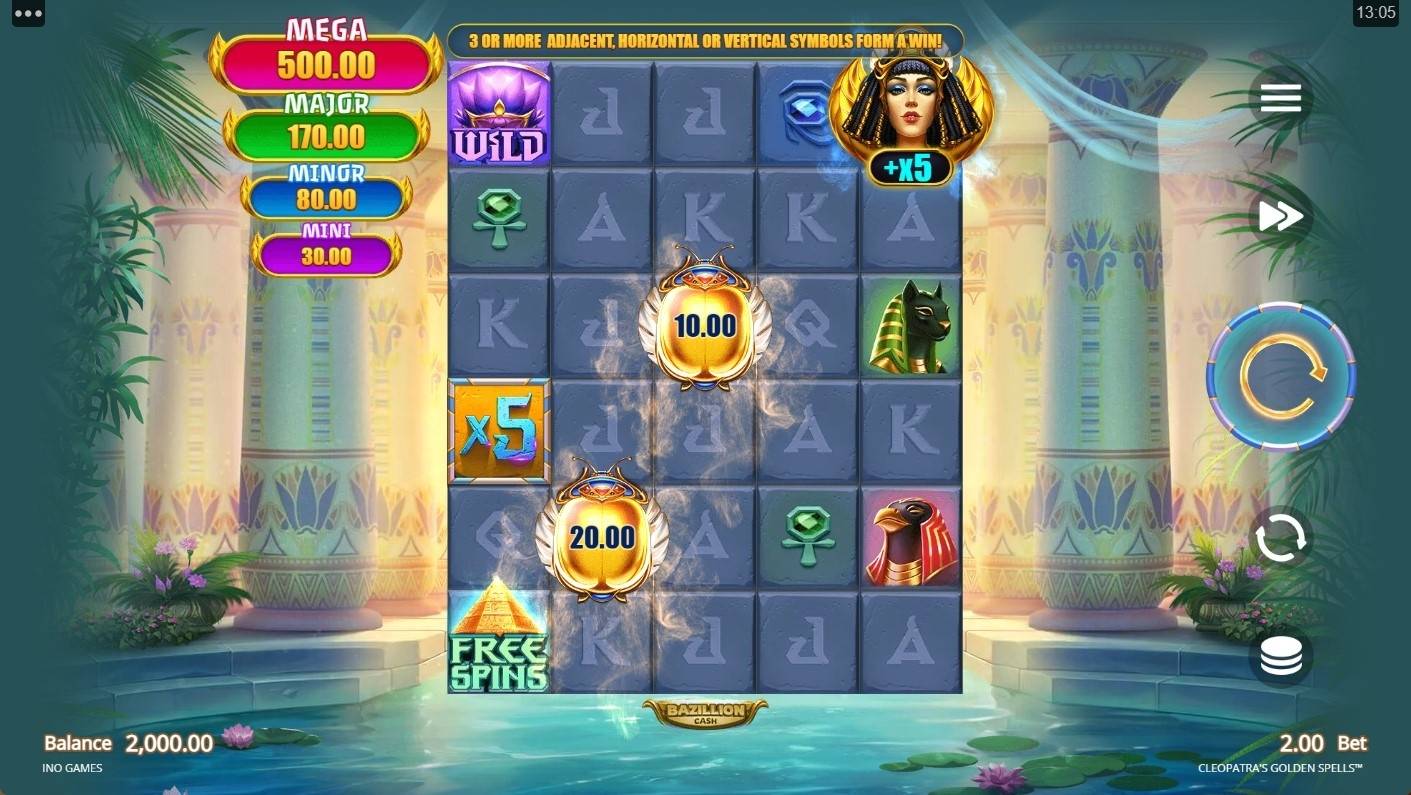Select the Cleopatra +x5 symbol
Image resolution: width=1411 pixels, height=795 pixels.
pyautogui.click(x=910, y=113)
